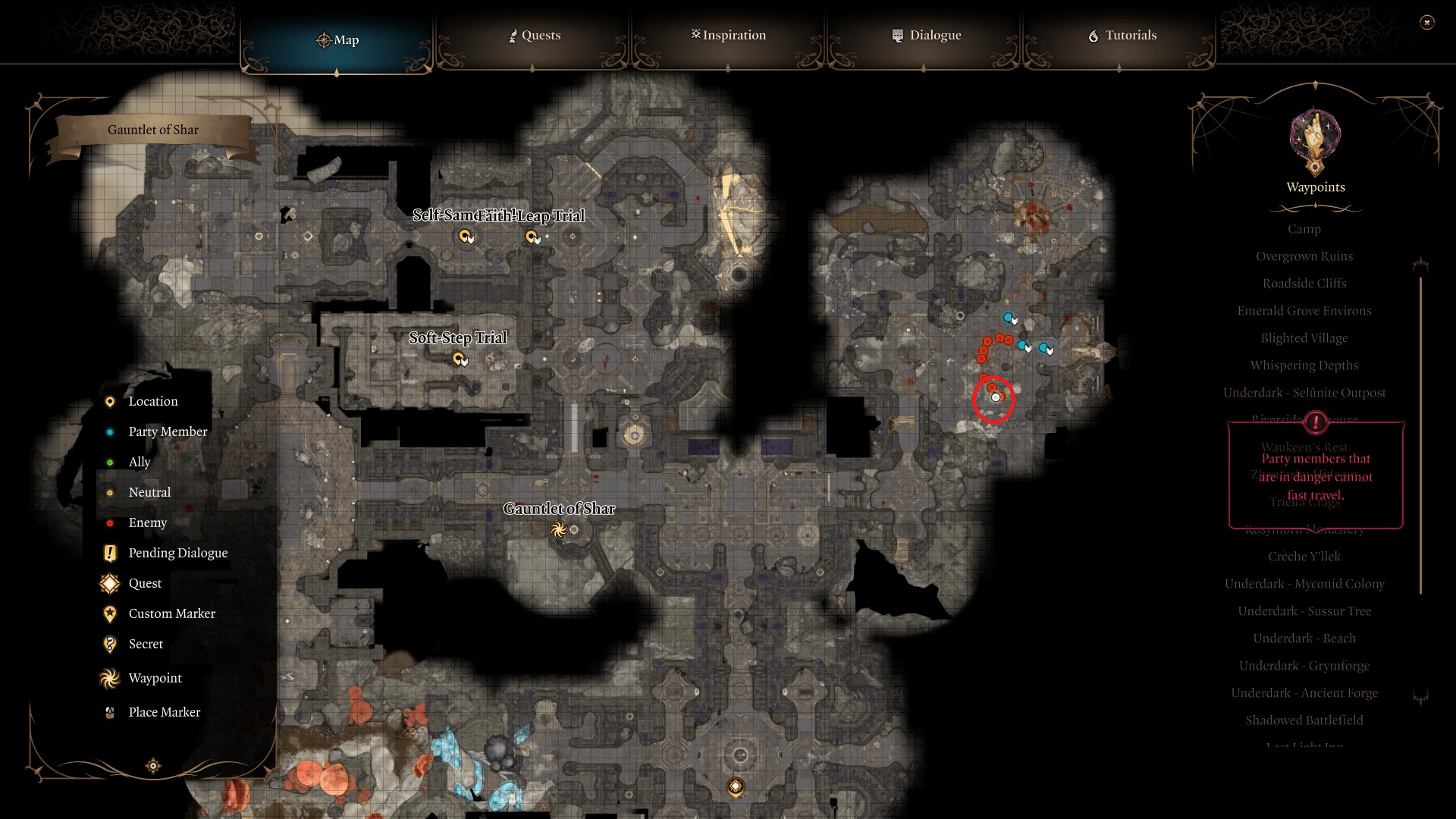Switch to the Quests tab
This screenshot has height=819, width=1456.
click(x=535, y=35)
